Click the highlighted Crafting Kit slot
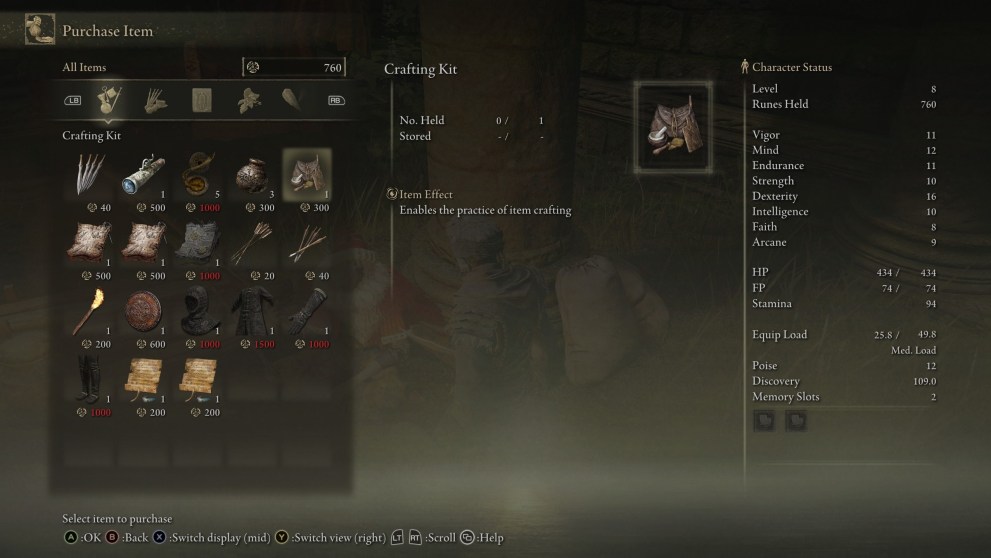The width and height of the screenshot is (991, 558). click(306, 175)
